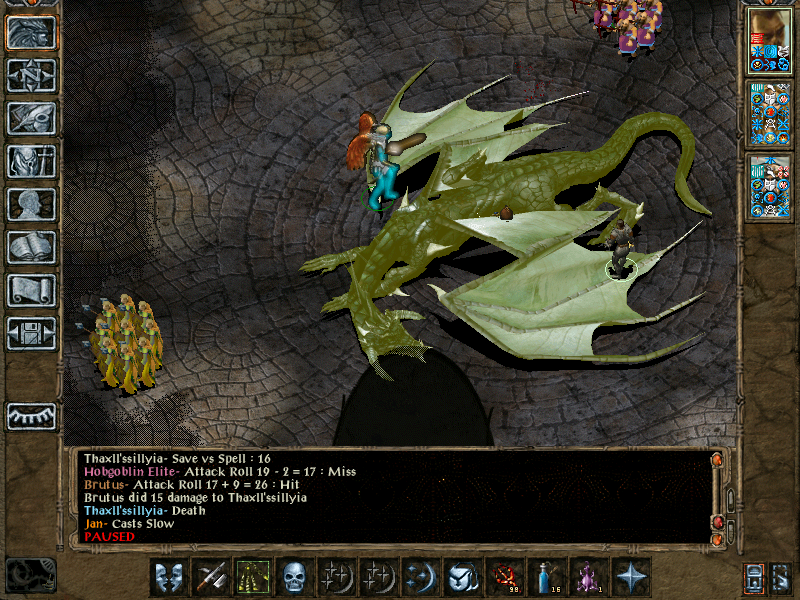Open the priest scroll screen

pyautogui.click(x=31, y=290)
